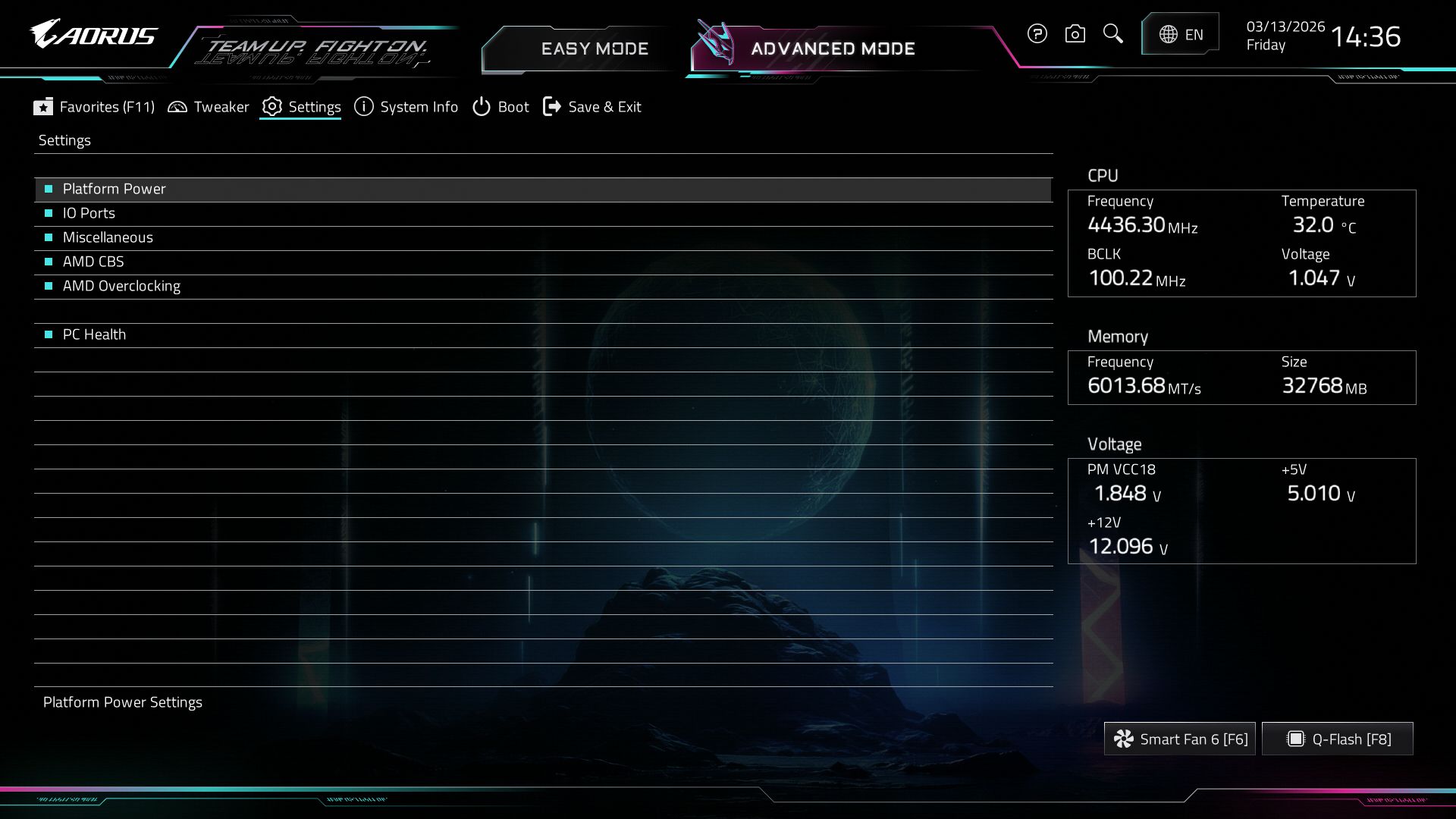This screenshot has height=819, width=1456.
Task: Show the System Info tab
Action: [406, 107]
